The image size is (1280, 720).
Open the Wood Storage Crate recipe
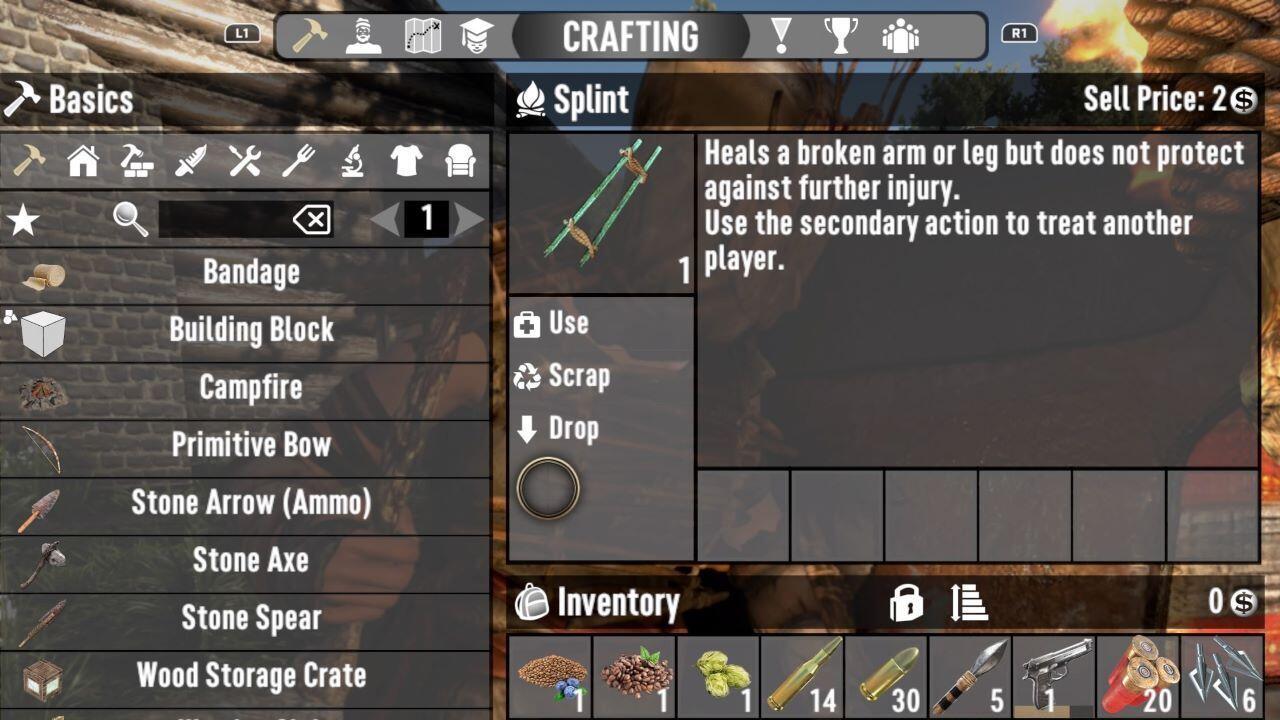tap(250, 675)
